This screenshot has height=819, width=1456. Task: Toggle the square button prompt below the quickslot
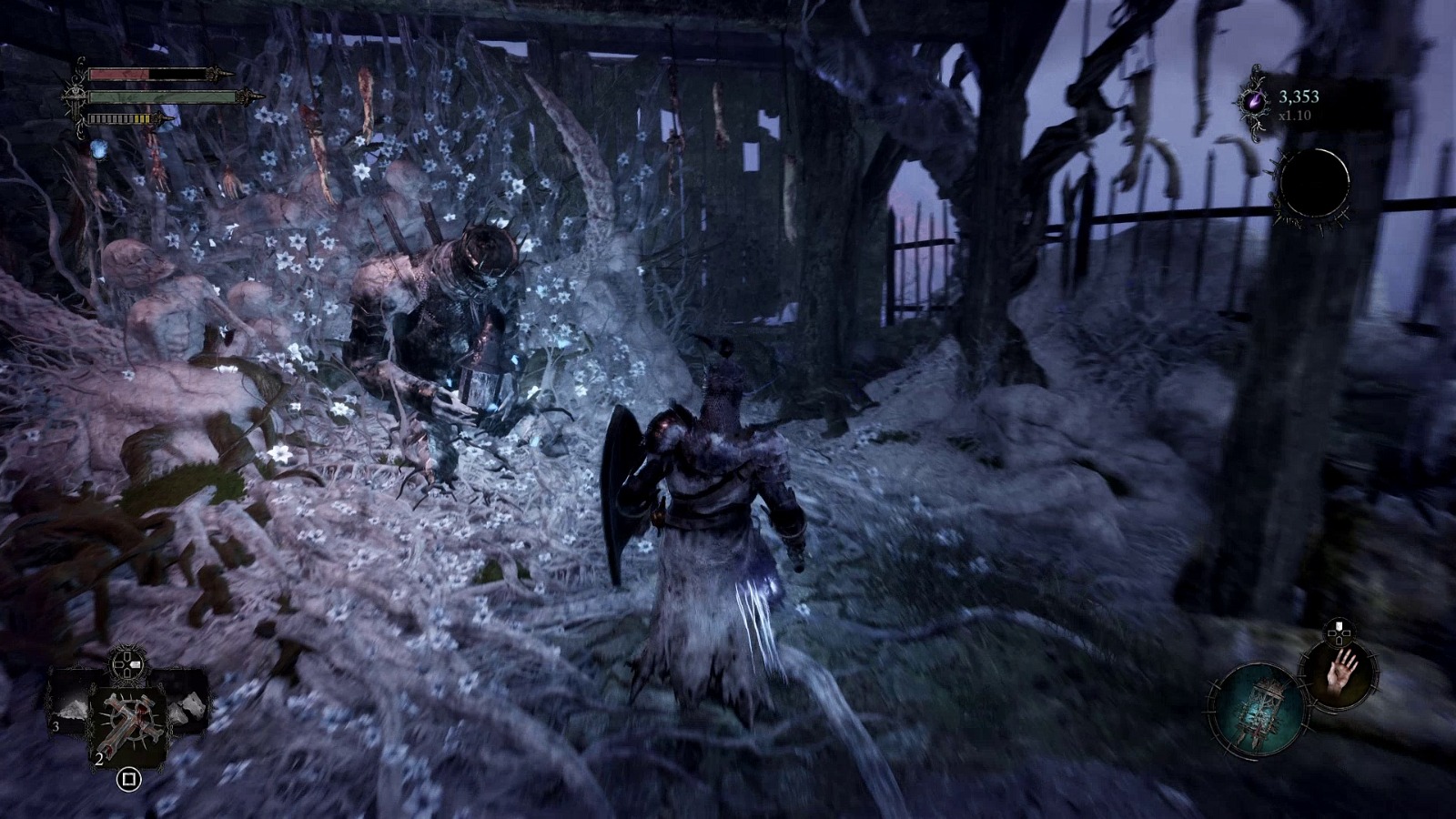[x=129, y=779]
